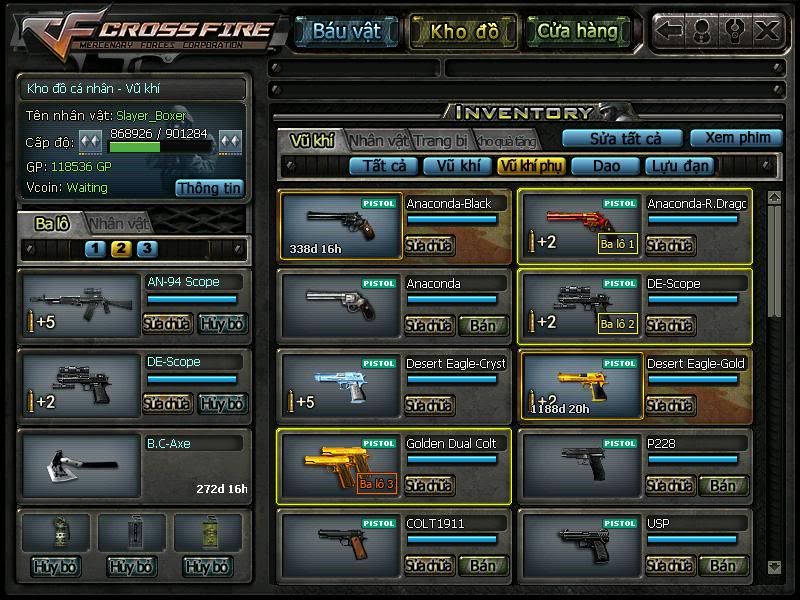Select backpack number 3
This screenshot has width=800, height=600.
pos(147,249)
